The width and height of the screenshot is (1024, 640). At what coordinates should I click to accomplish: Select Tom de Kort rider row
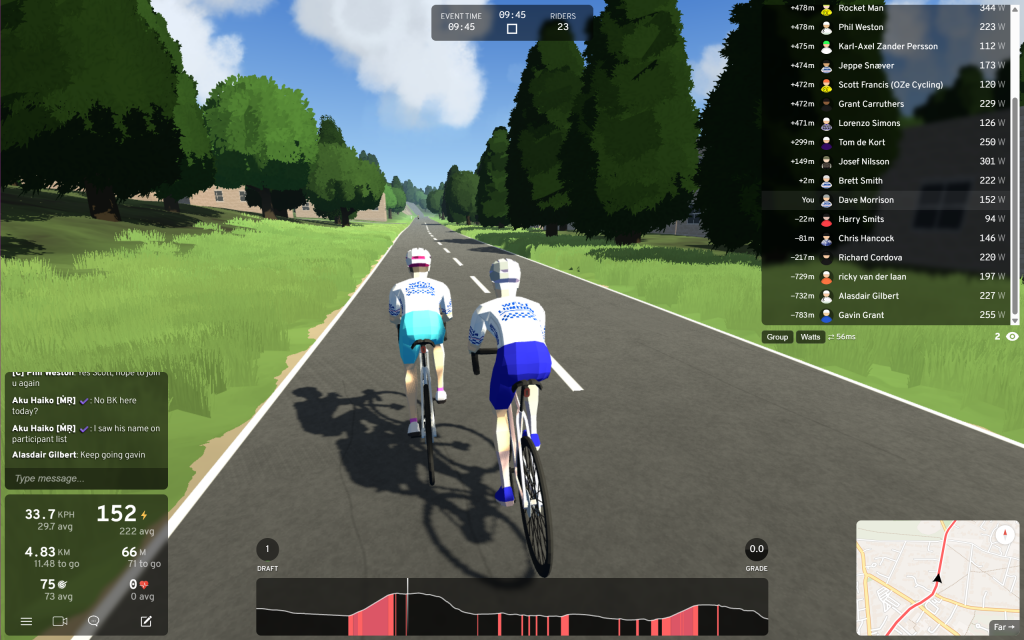pos(890,142)
